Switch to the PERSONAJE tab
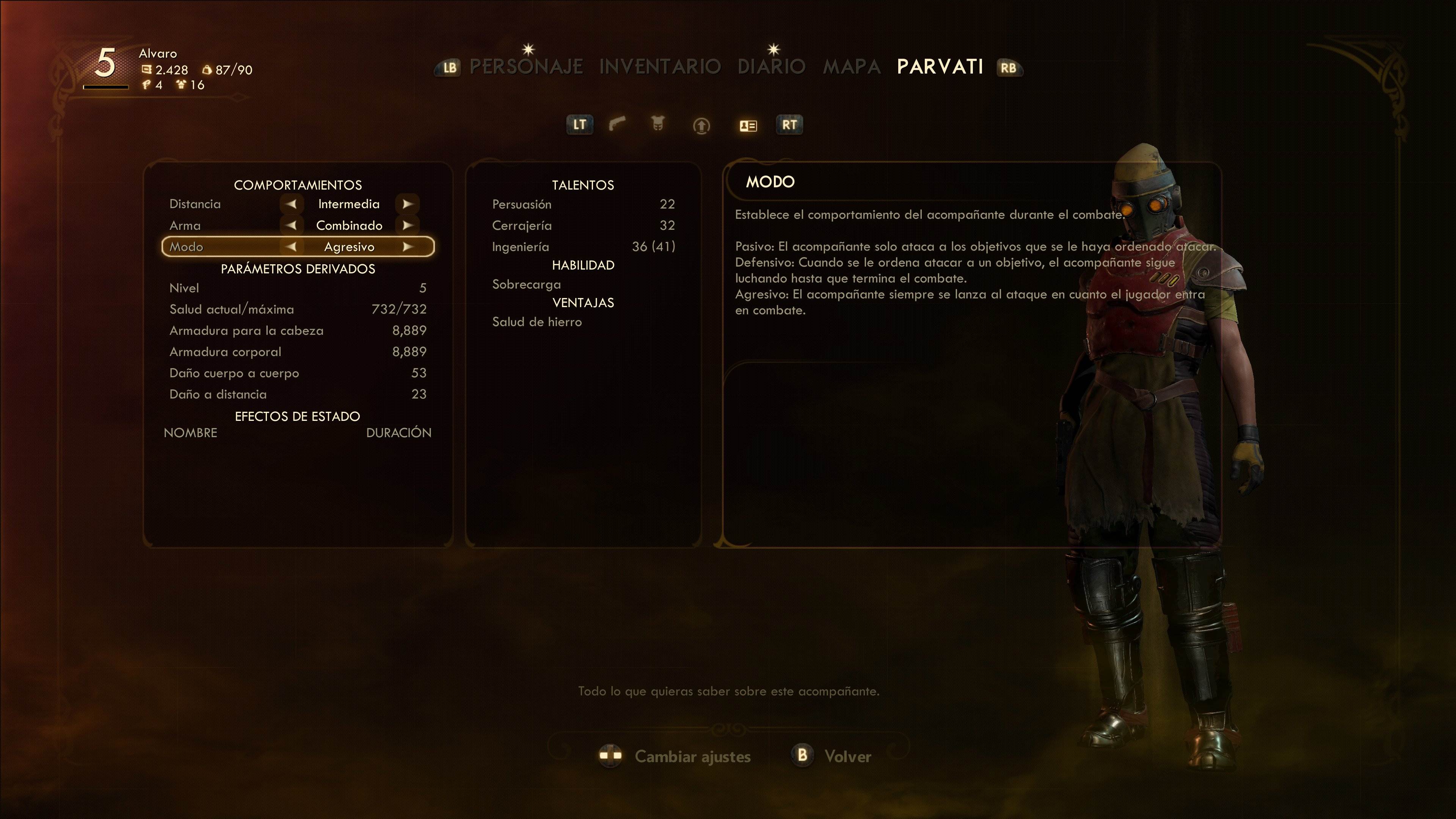The image size is (1456, 819). click(526, 67)
